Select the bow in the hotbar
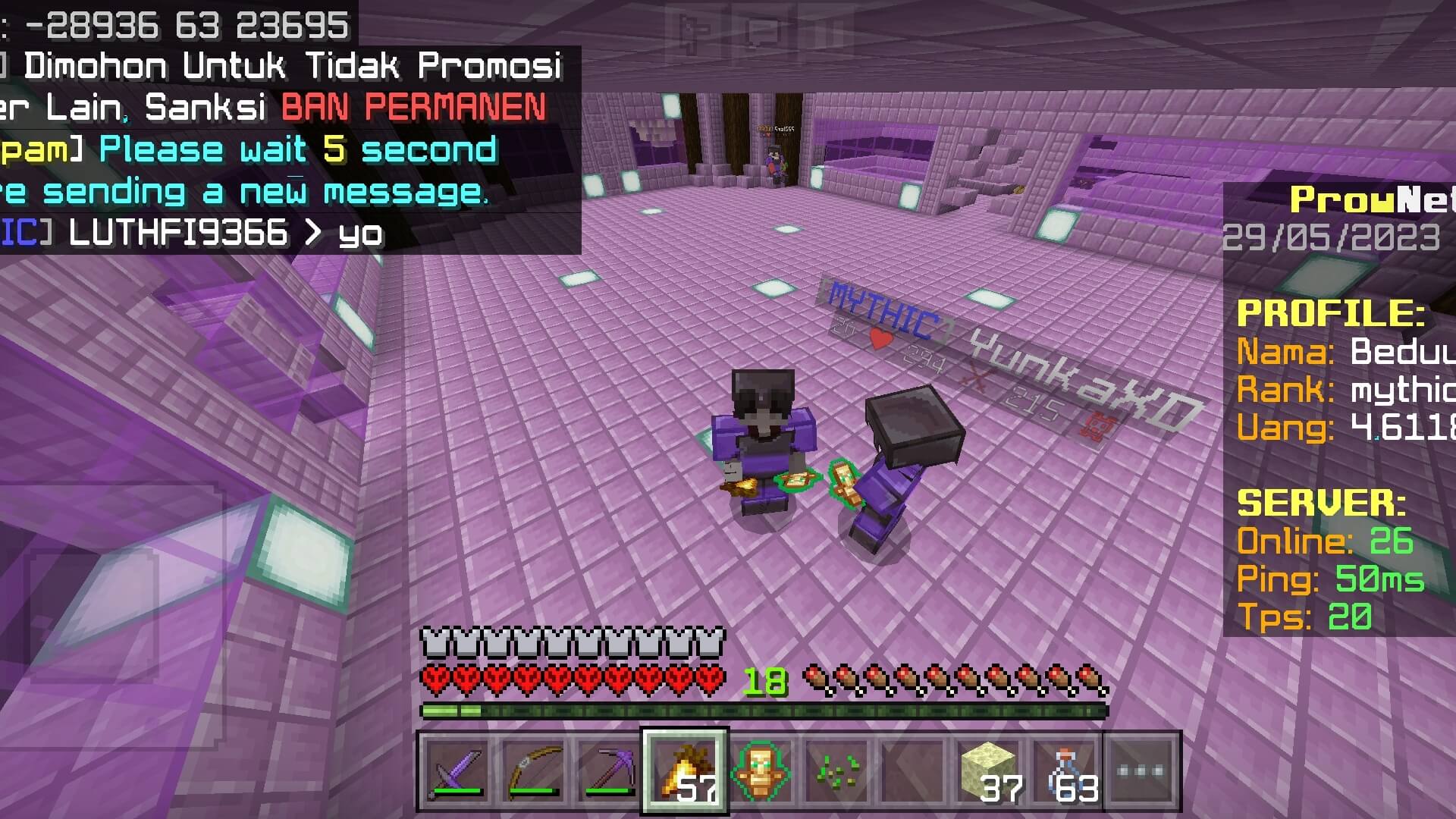The height and width of the screenshot is (819, 1456). click(x=533, y=771)
